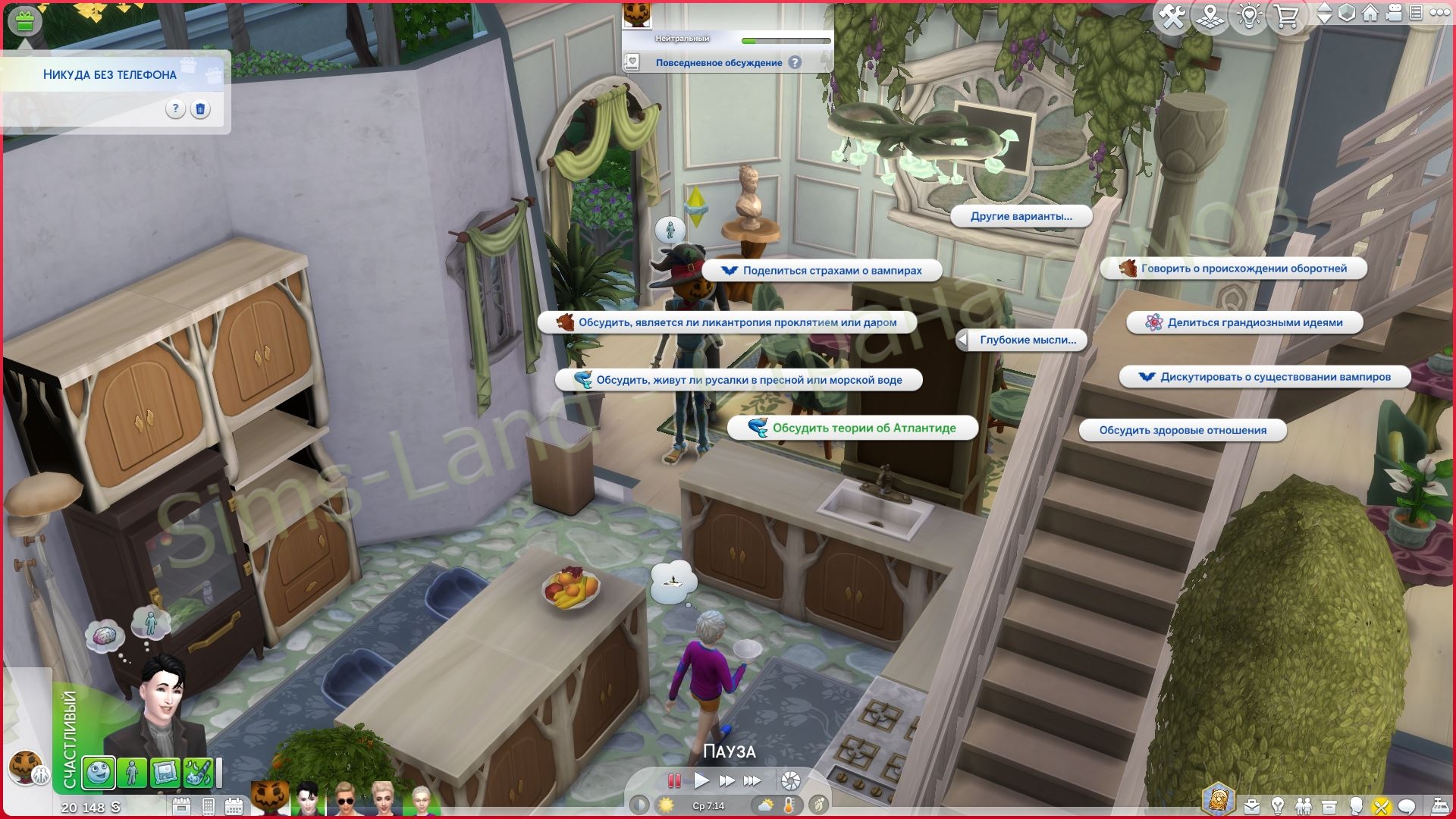Click the red pause button
Image resolution: width=1456 pixels, height=819 pixels.
click(x=673, y=780)
